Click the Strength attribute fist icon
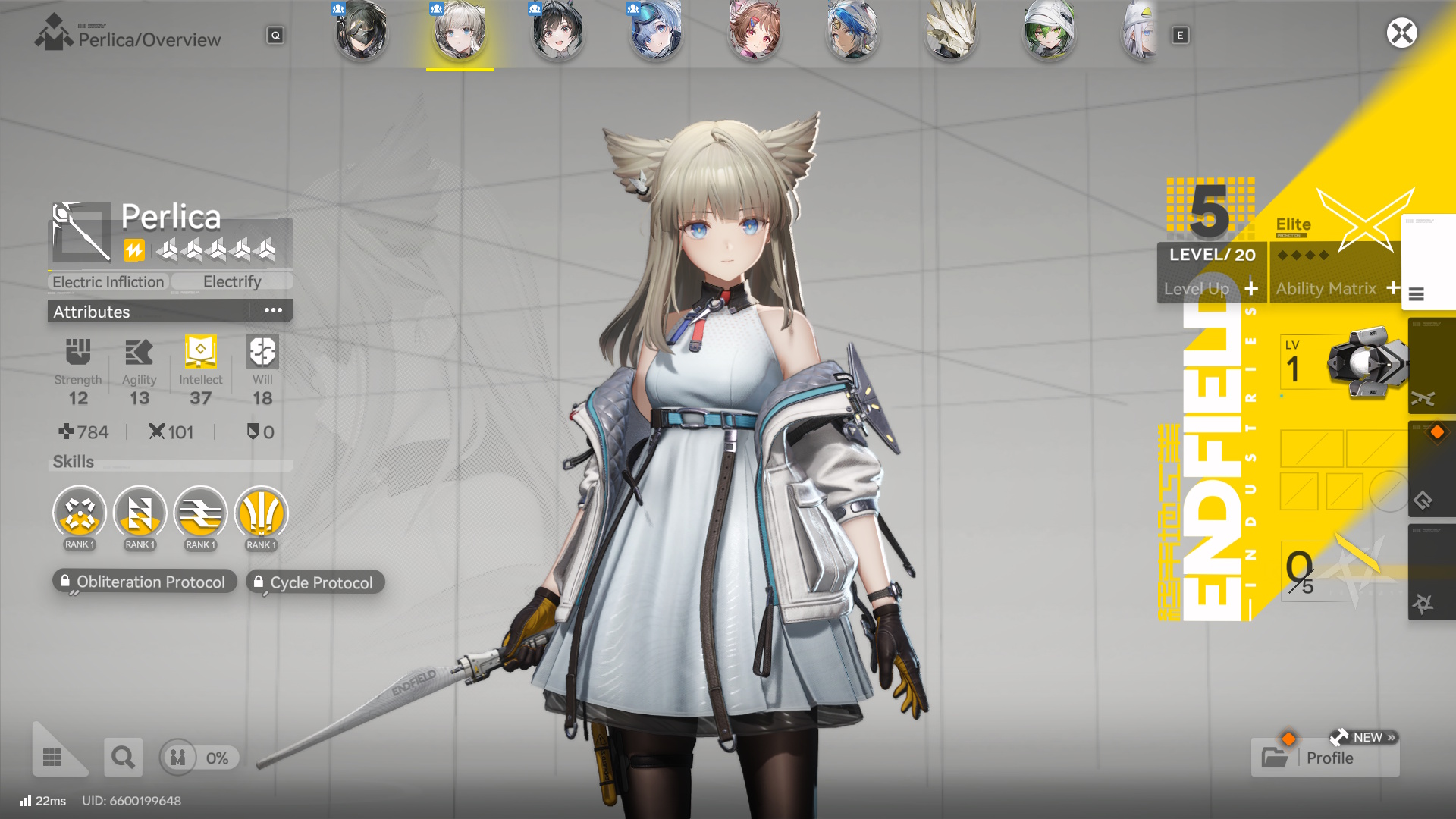The width and height of the screenshot is (1456, 819). click(x=78, y=350)
